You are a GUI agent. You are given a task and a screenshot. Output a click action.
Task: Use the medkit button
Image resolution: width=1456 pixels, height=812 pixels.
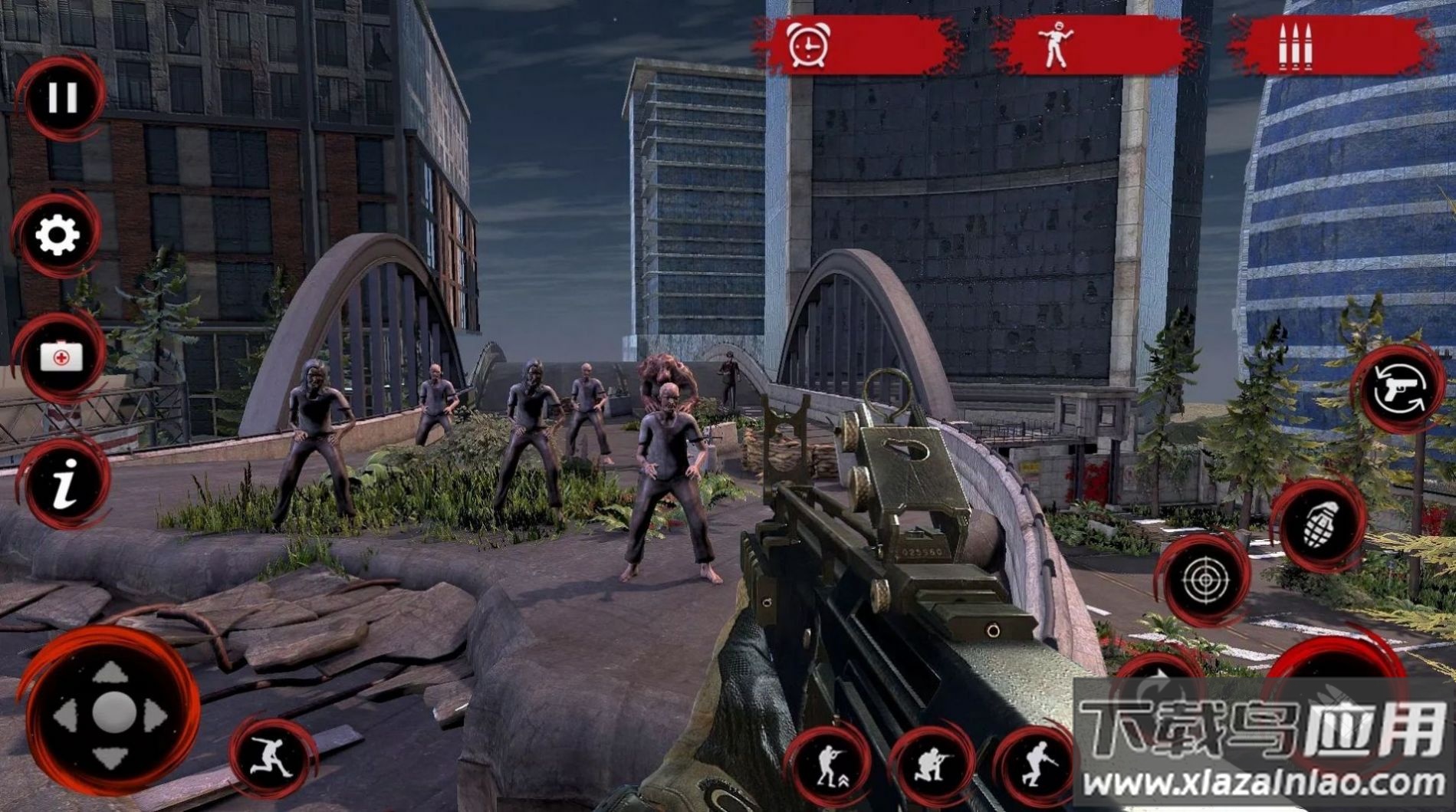61,357
